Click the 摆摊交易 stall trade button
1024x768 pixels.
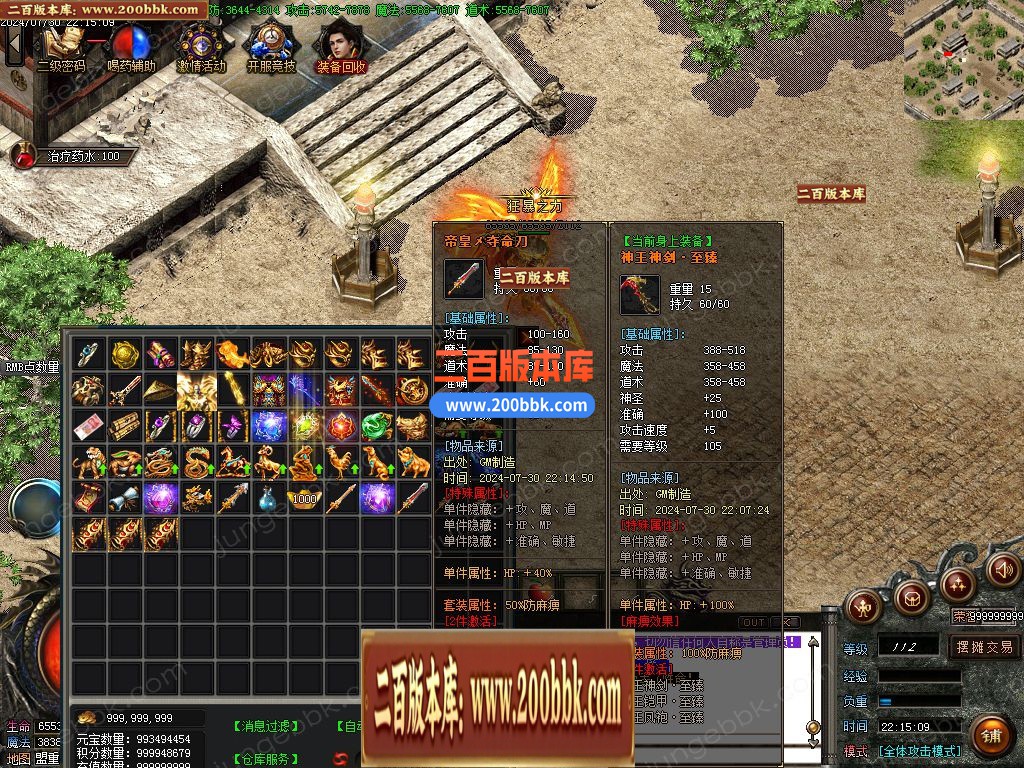[x=984, y=647]
